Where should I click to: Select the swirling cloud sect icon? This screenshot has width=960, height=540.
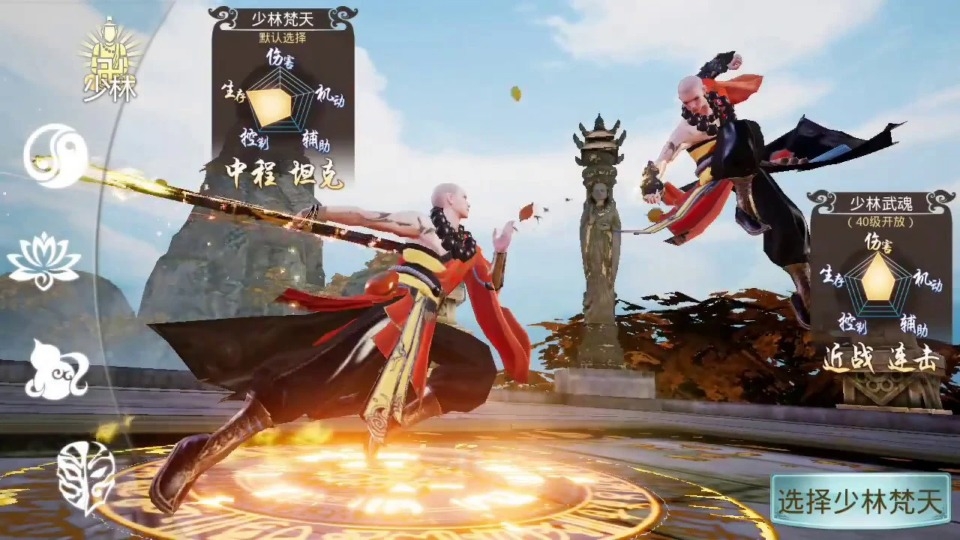pyautogui.click(x=56, y=370)
